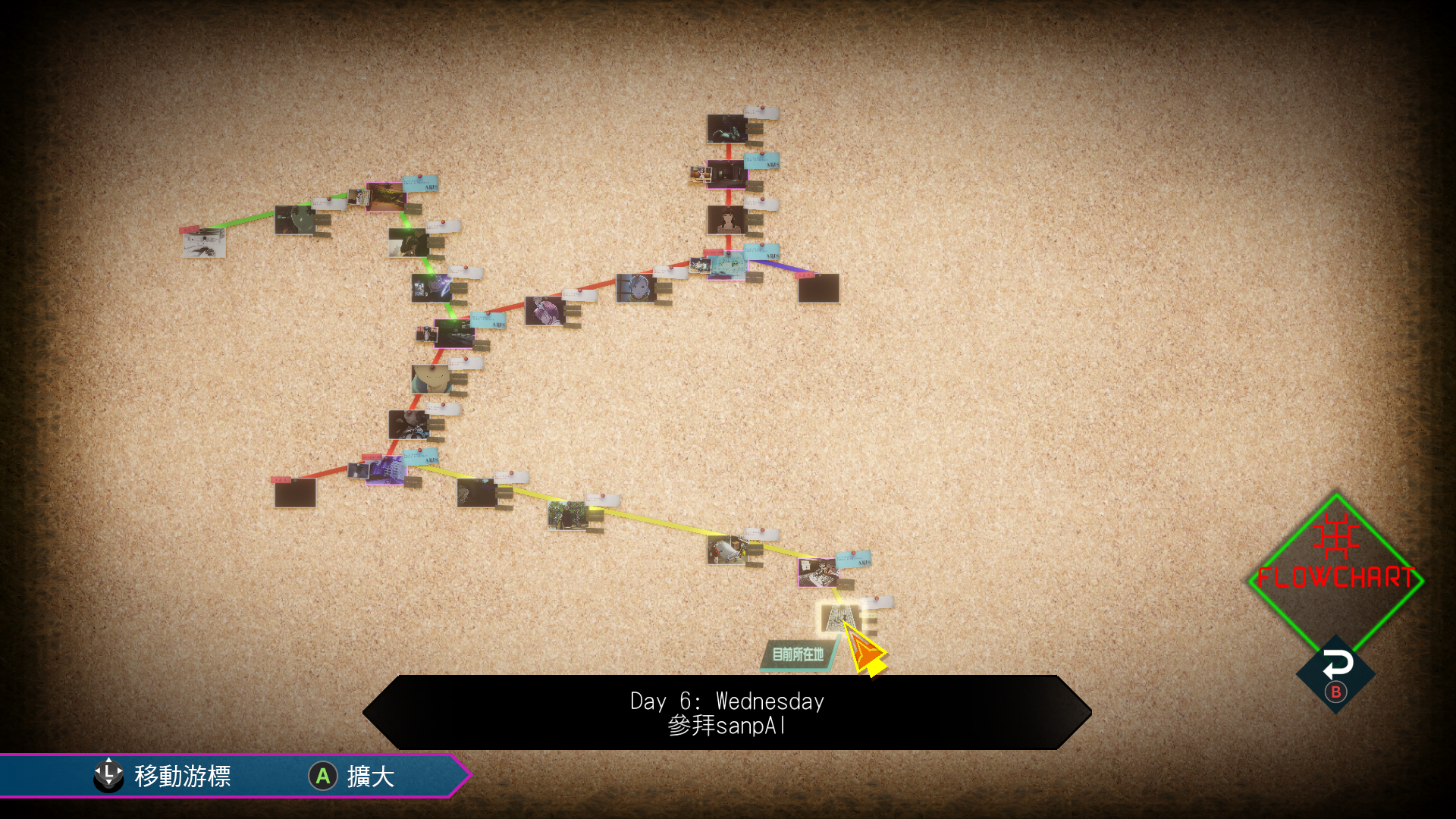Choose the white sketch node ending the green branch
Viewport: 1456px width, 819px height.
point(204,243)
